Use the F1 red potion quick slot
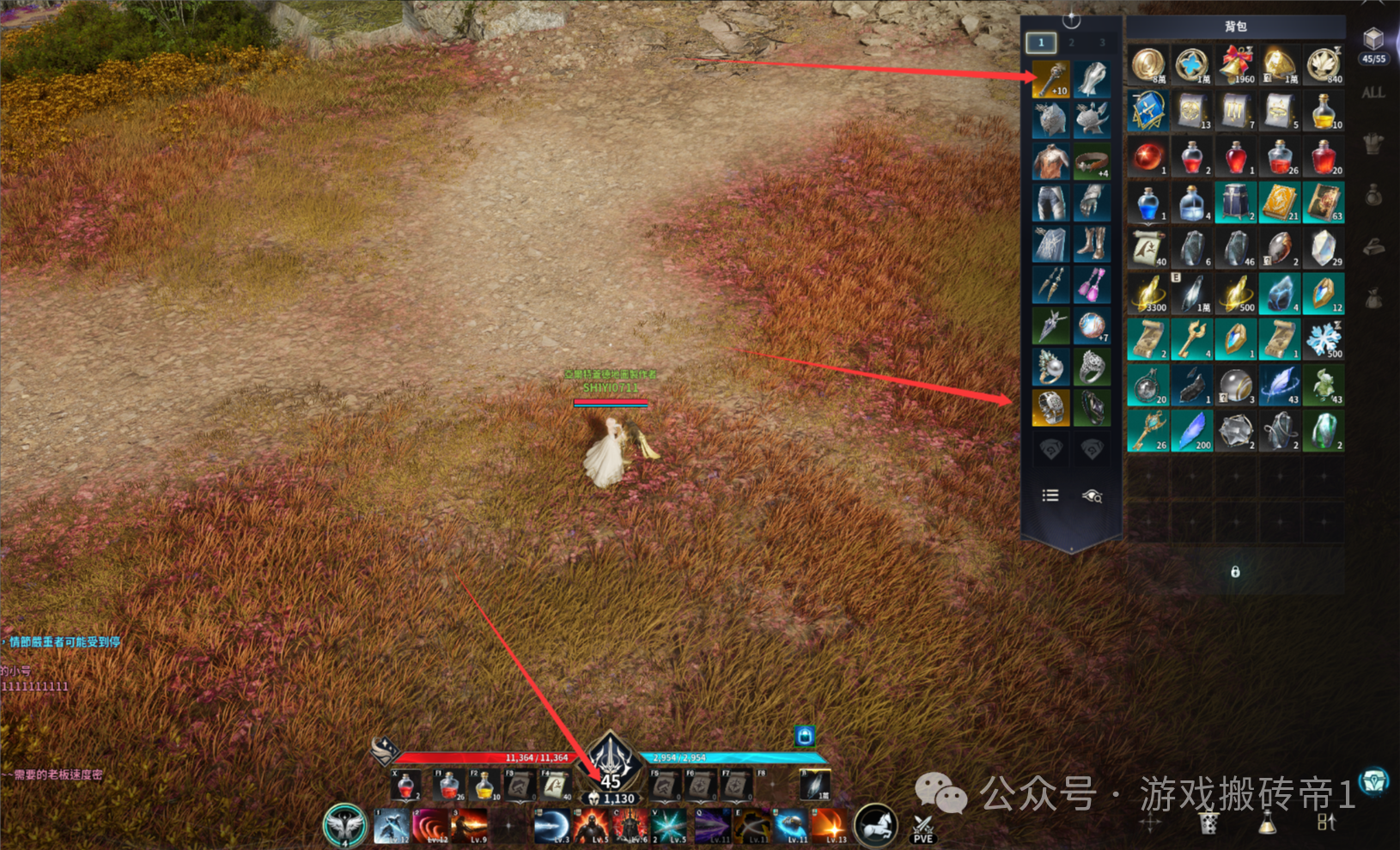The image size is (1400, 850). click(x=448, y=785)
